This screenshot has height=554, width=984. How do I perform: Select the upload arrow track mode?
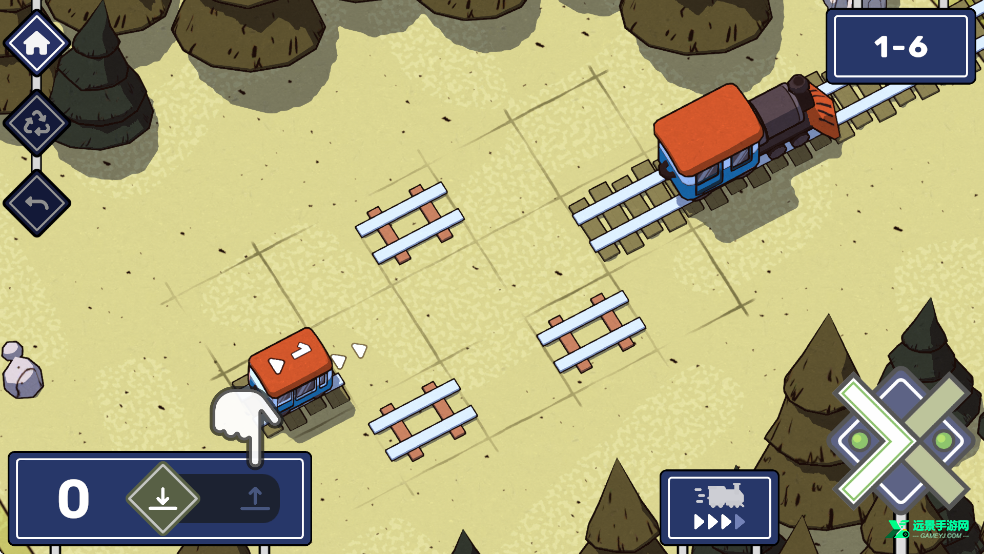(254, 498)
